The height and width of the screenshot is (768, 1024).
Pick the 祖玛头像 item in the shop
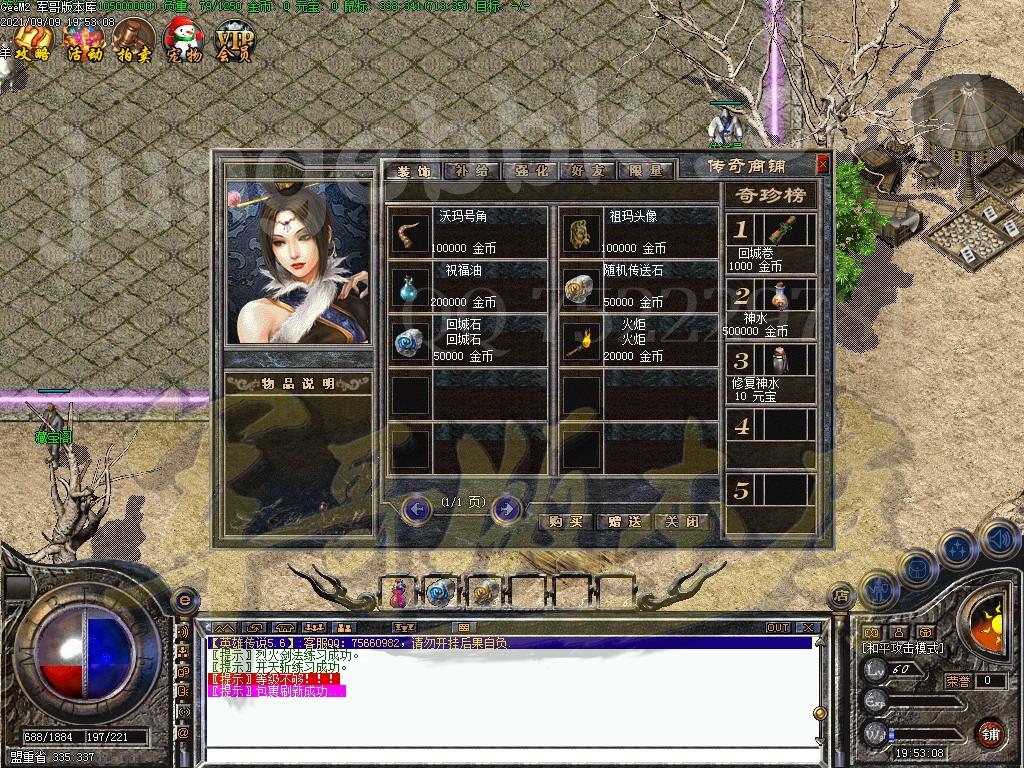pos(579,233)
